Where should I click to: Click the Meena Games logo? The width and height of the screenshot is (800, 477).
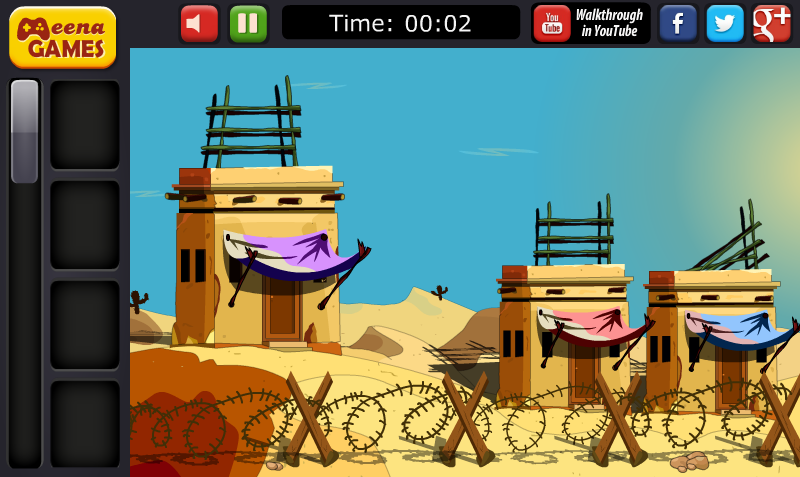(x=62, y=36)
